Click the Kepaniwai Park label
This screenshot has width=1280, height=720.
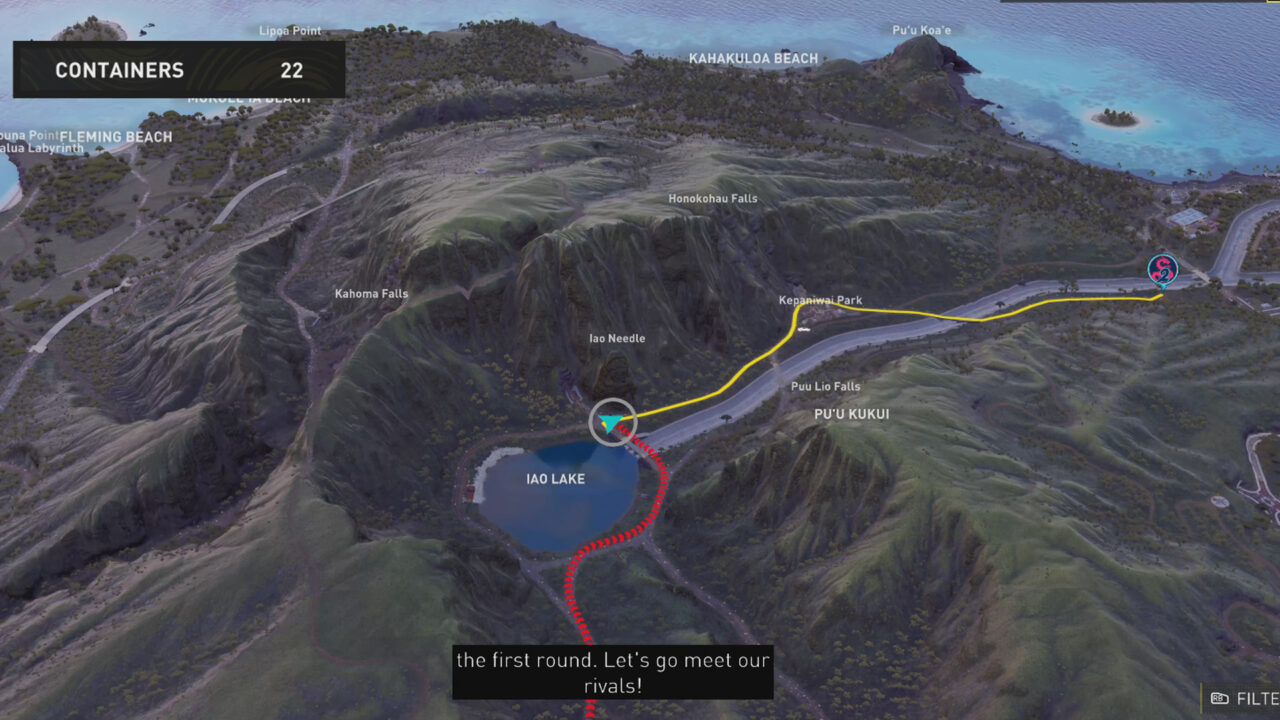point(820,299)
